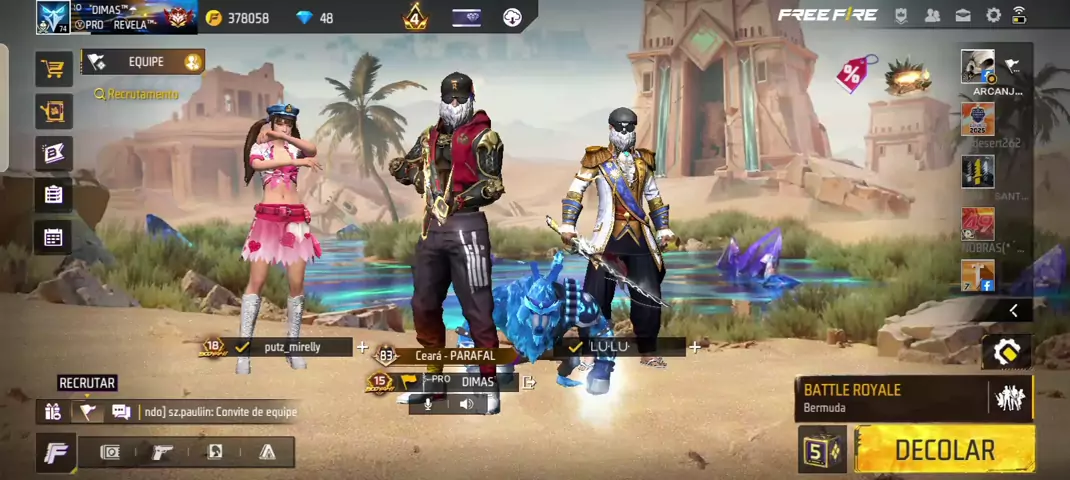Open the missions clipboard icon
Viewport: 1070px width, 480px height.
pyautogui.click(x=53, y=195)
